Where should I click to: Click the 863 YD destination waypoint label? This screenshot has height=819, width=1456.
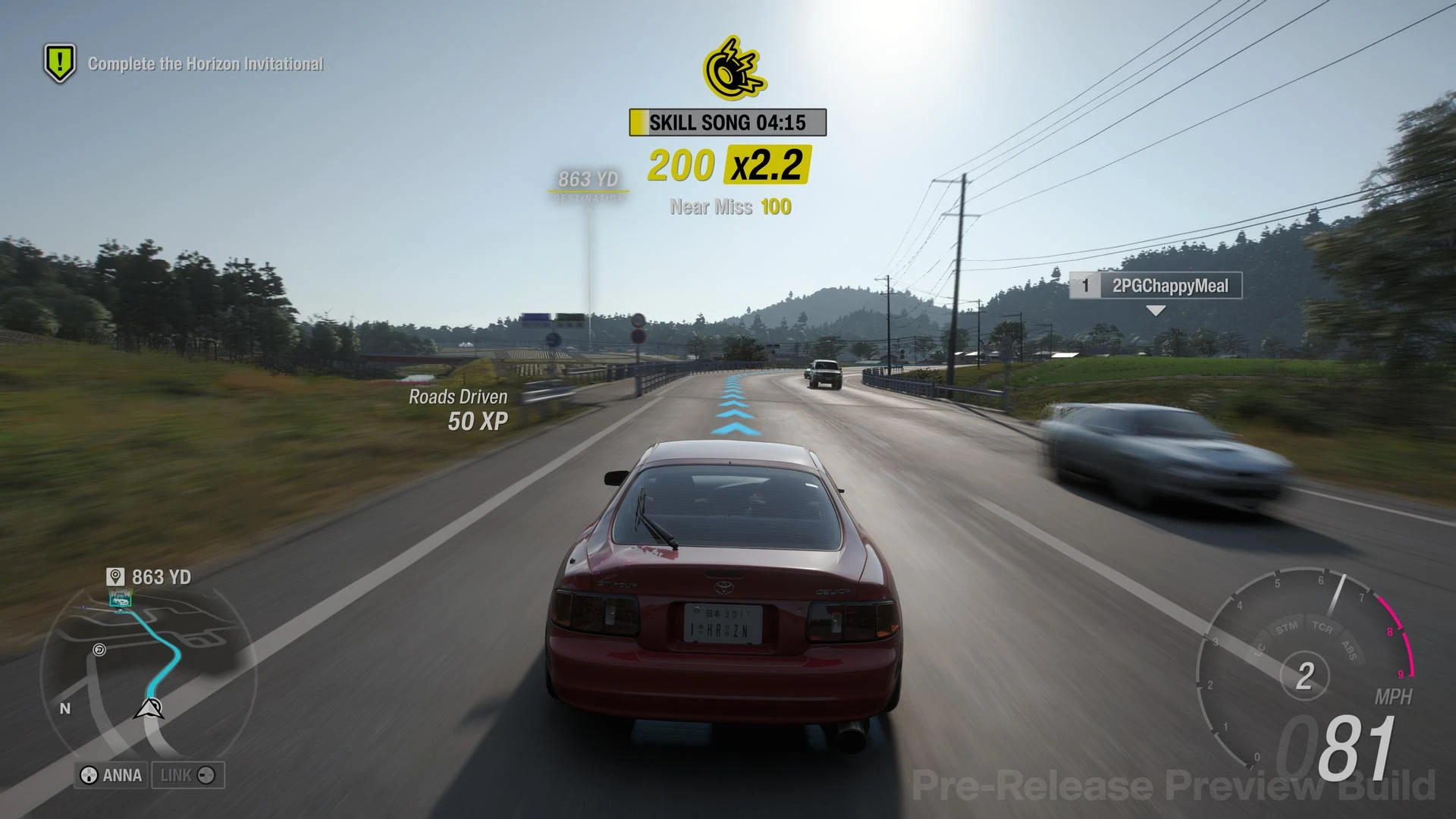(588, 180)
